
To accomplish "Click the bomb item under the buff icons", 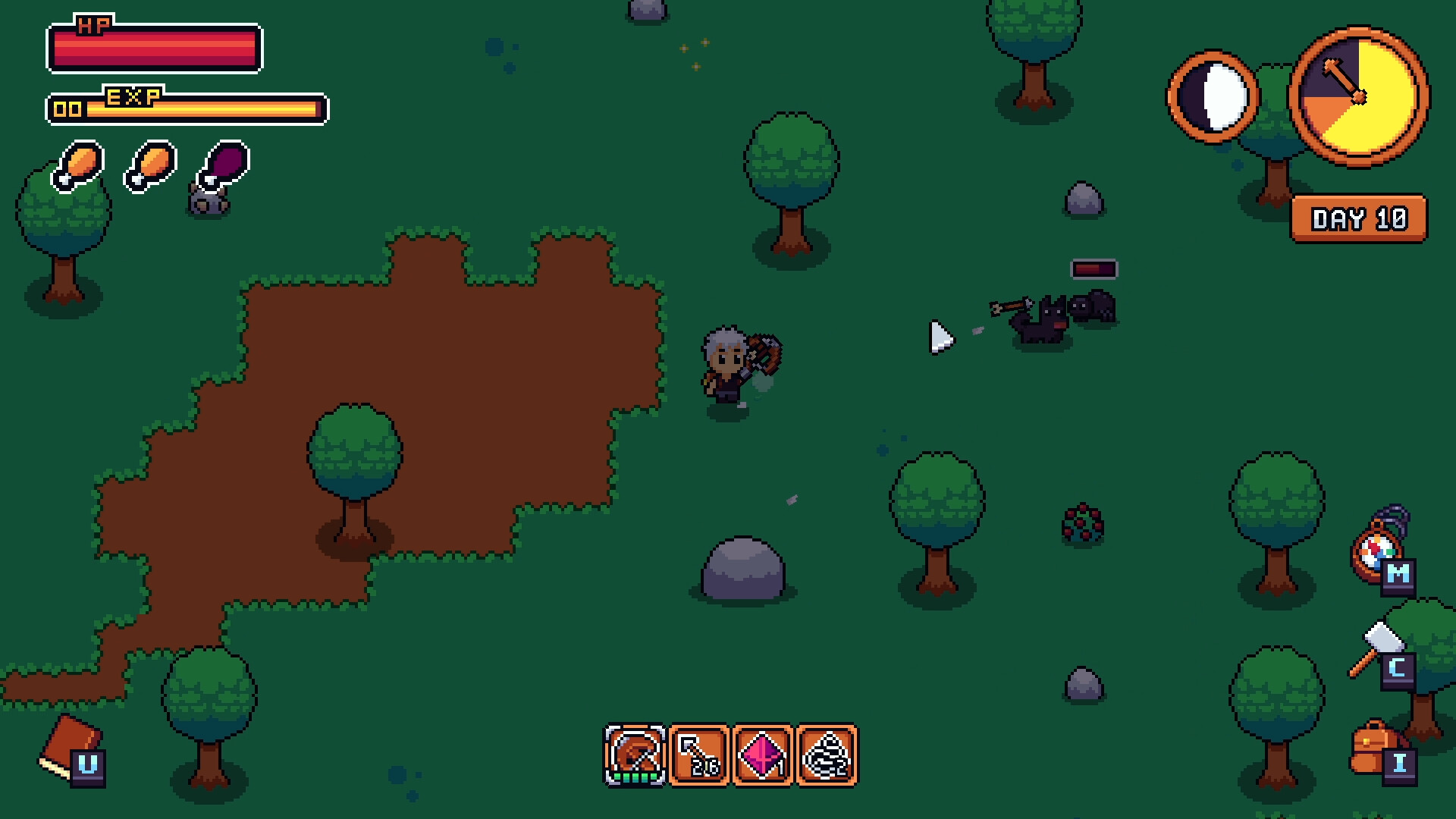I will [x=207, y=203].
